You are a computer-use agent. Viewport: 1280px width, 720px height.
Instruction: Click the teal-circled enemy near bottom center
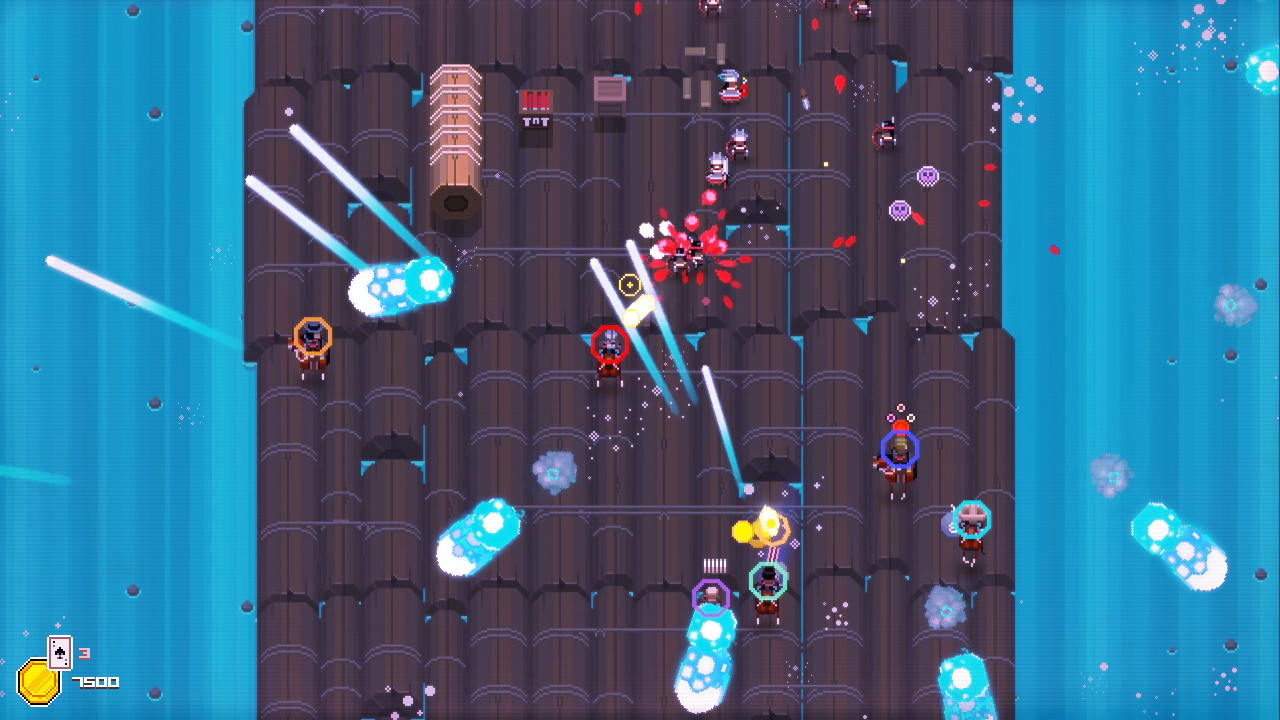coord(768,581)
